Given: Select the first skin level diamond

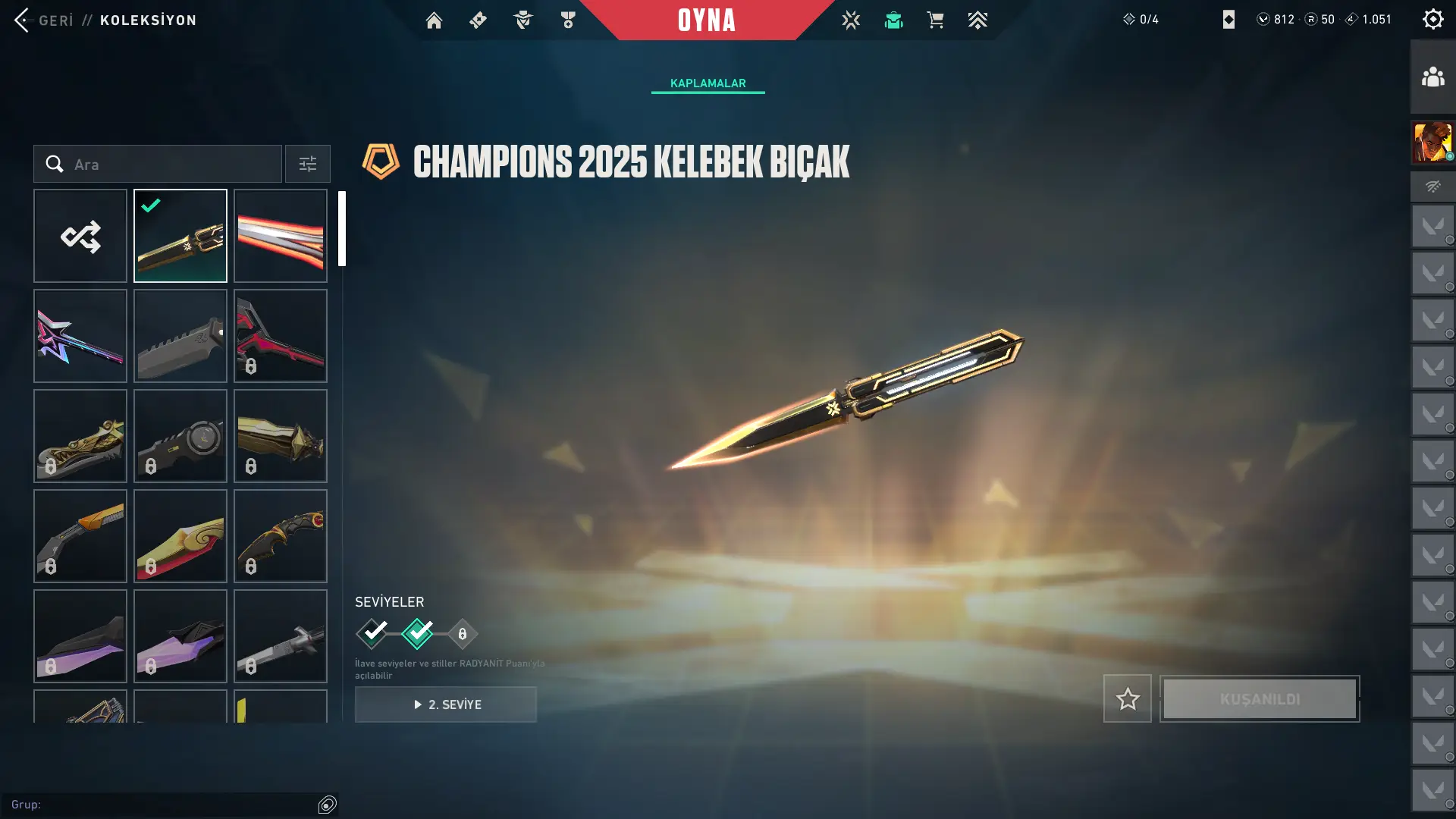Looking at the screenshot, I should [x=372, y=633].
